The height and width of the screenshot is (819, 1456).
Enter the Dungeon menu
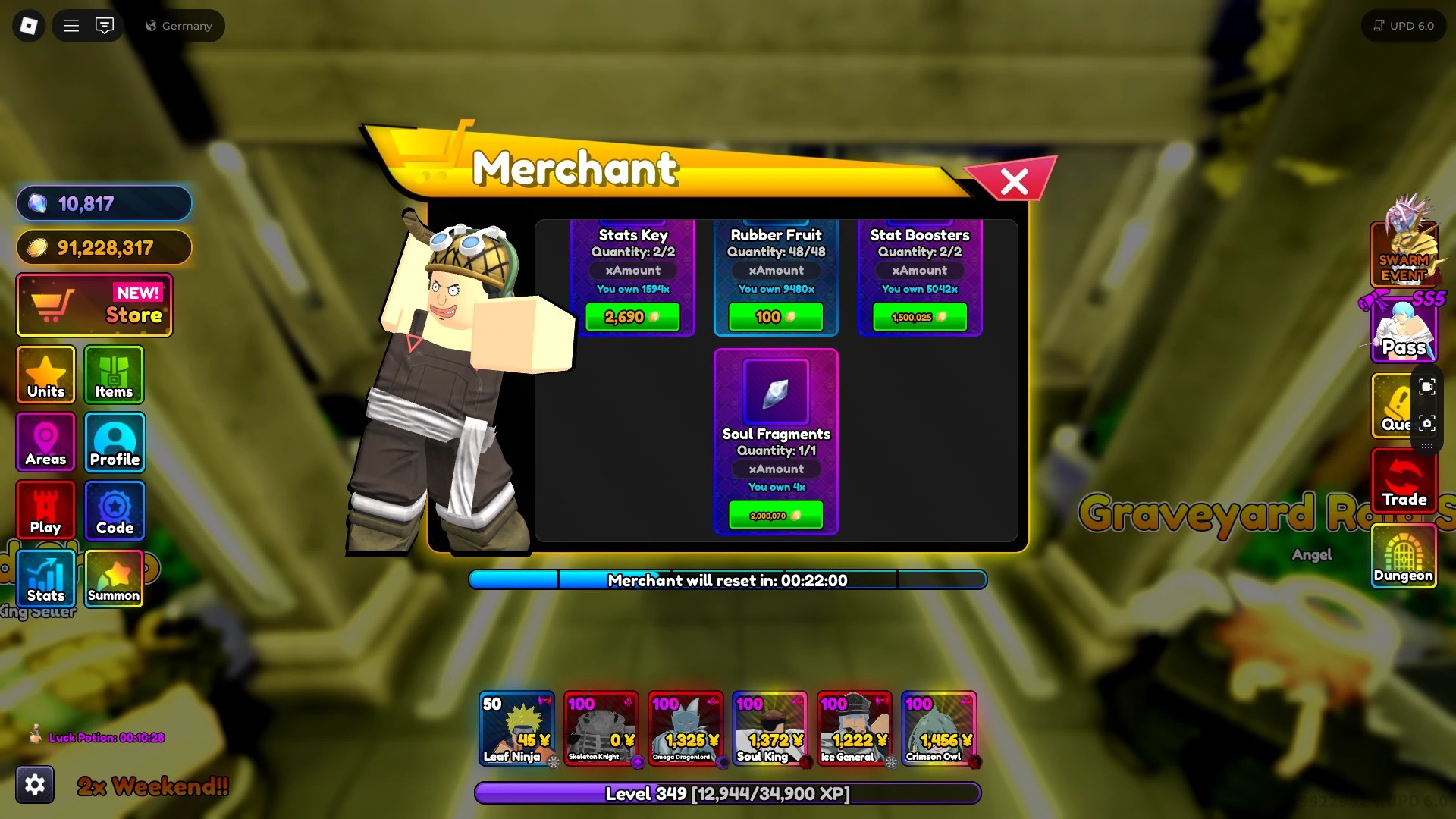pos(1404,559)
